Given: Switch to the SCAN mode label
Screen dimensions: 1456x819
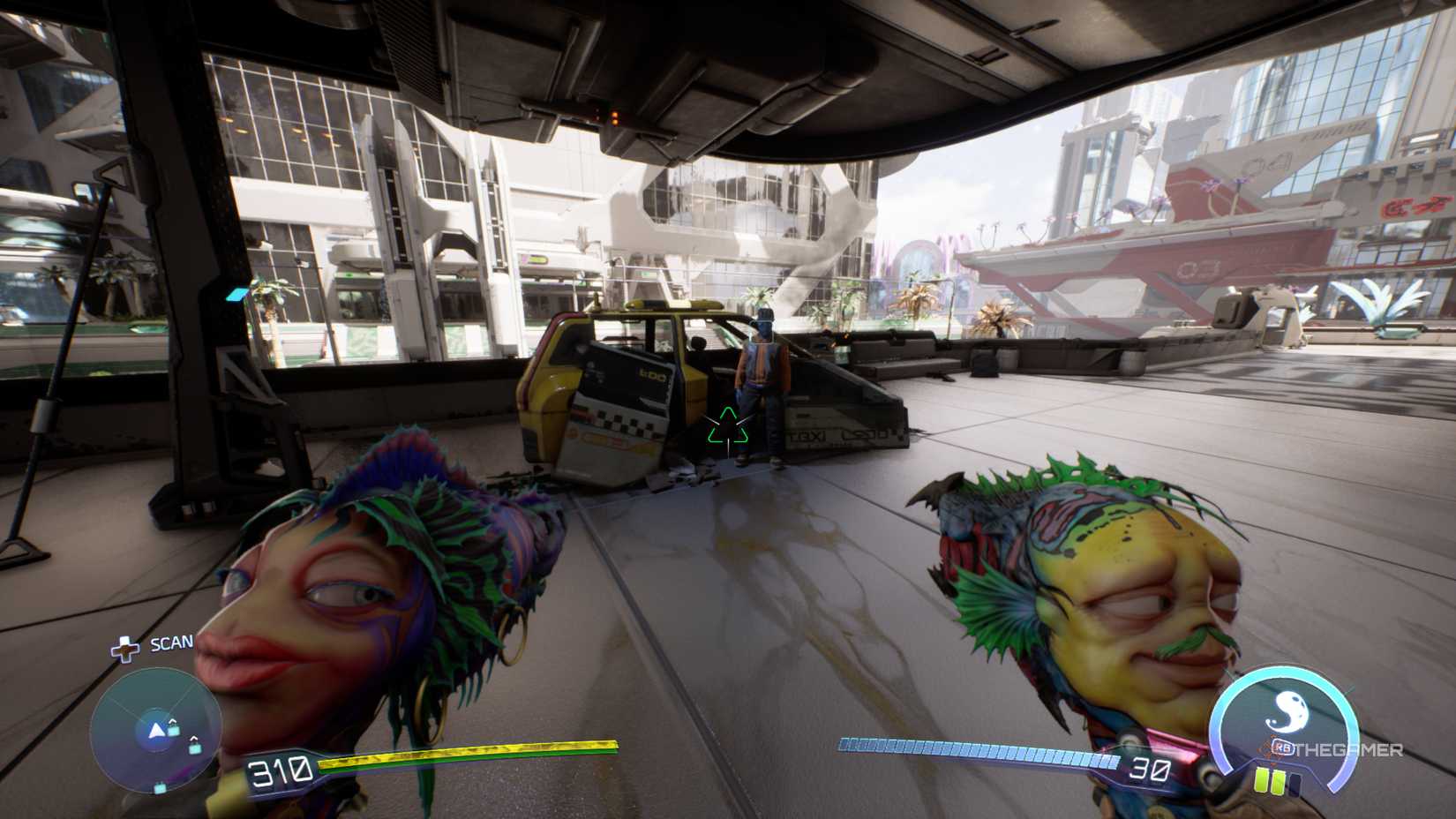Looking at the screenshot, I should tap(170, 642).
